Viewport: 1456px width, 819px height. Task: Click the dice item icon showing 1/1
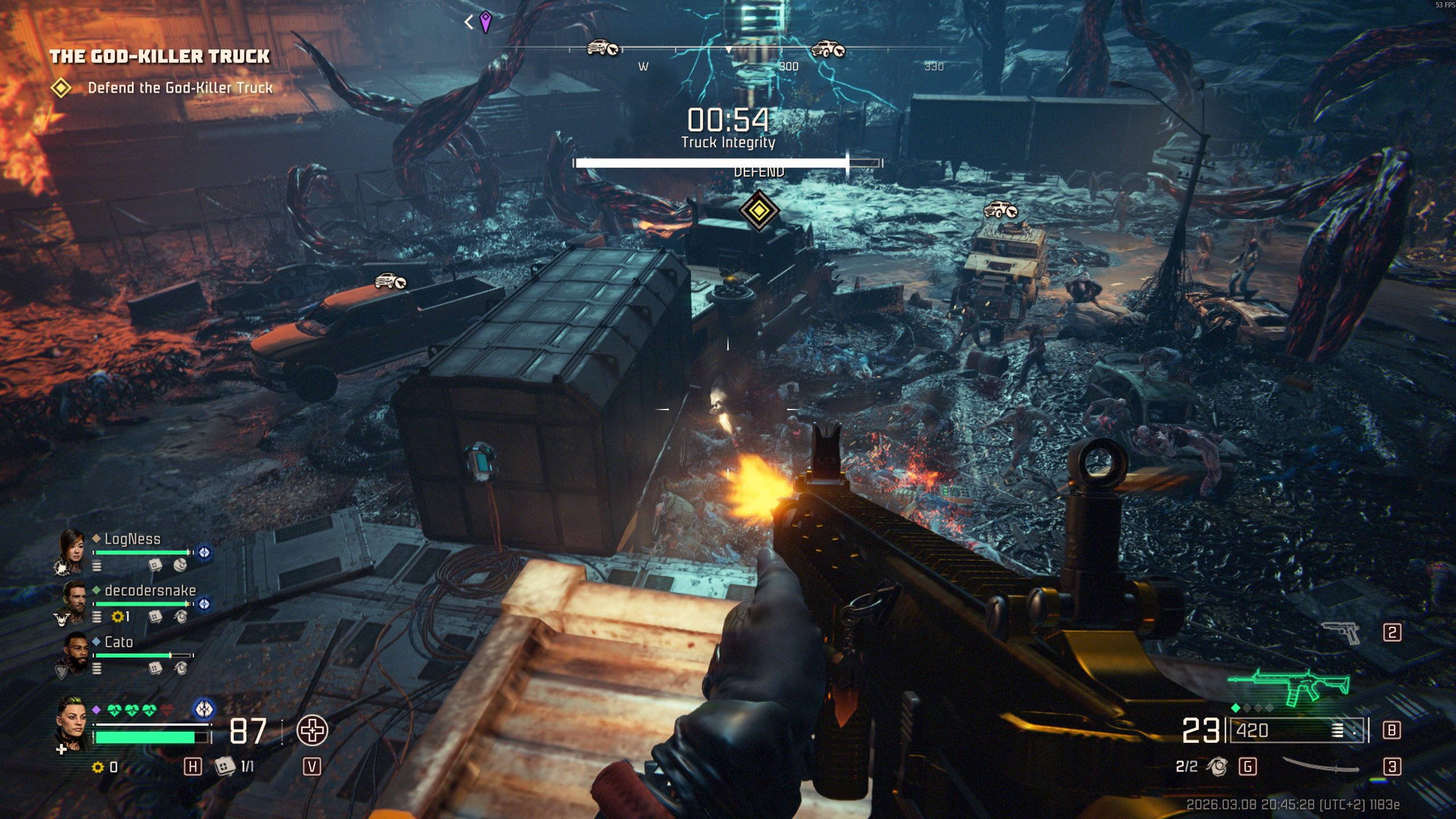pos(225,766)
